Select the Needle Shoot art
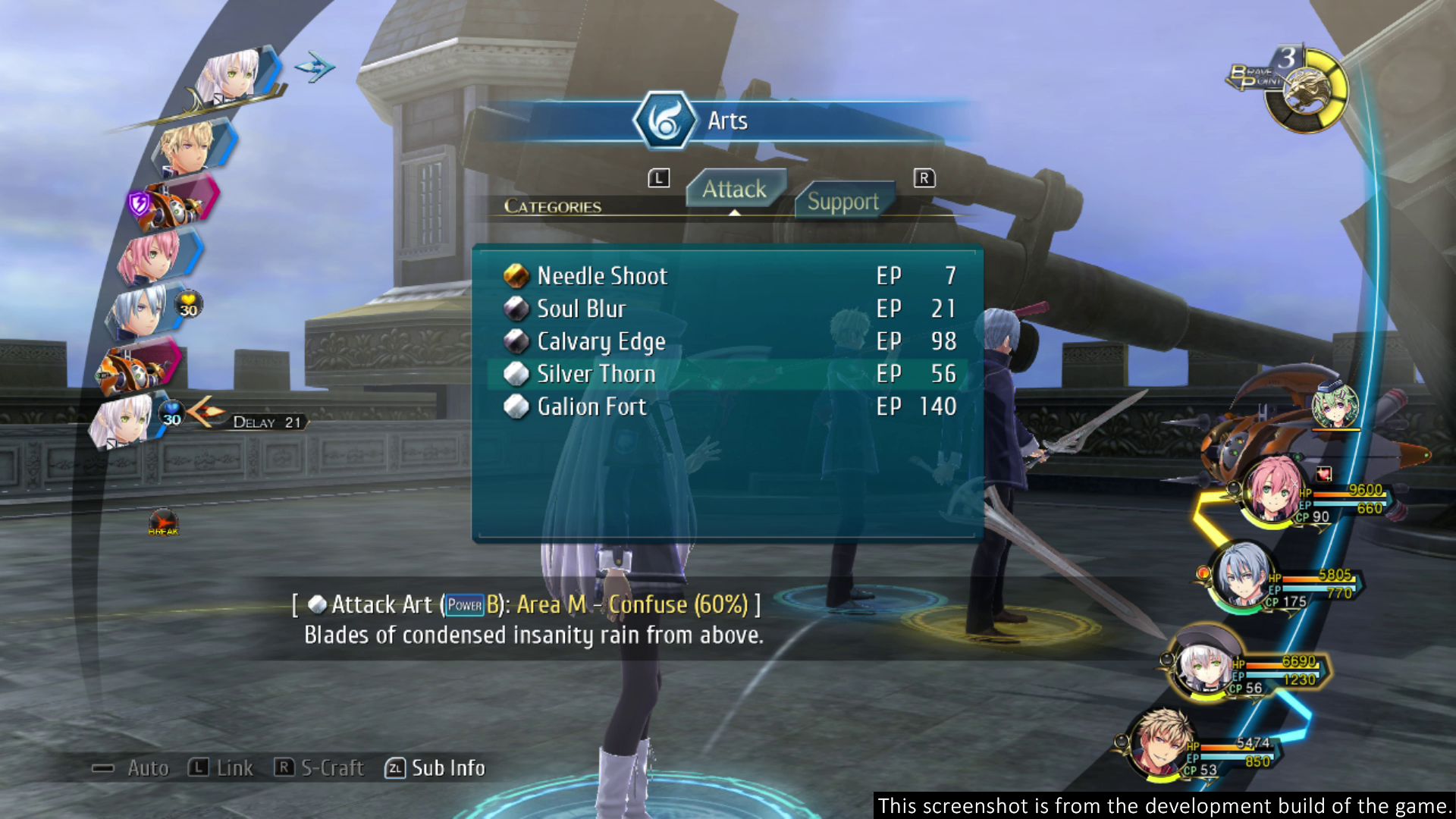 pyautogui.click(x=602, y=276)
